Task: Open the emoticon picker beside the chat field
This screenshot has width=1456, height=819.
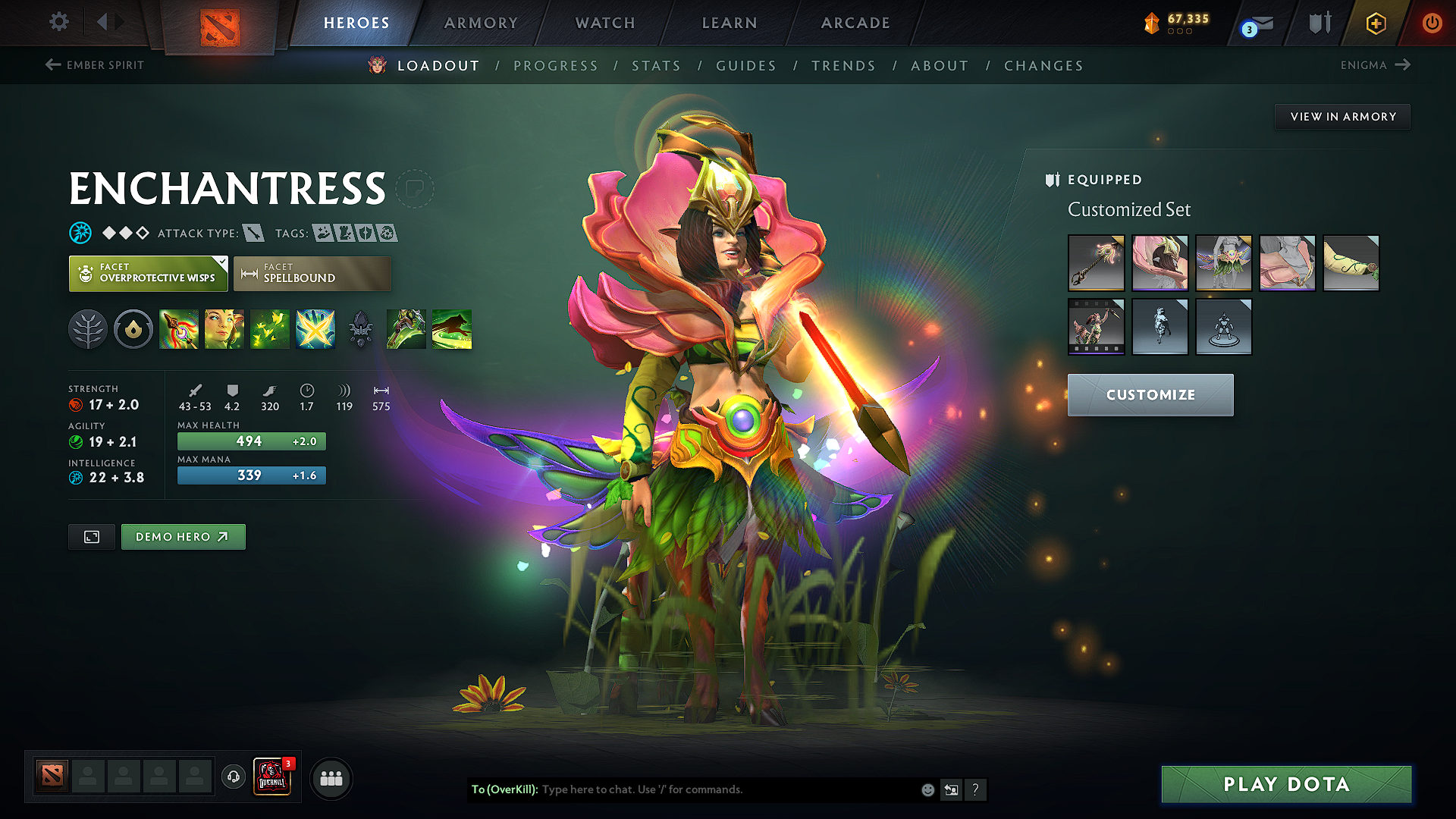Action: [x=927, y=789]
